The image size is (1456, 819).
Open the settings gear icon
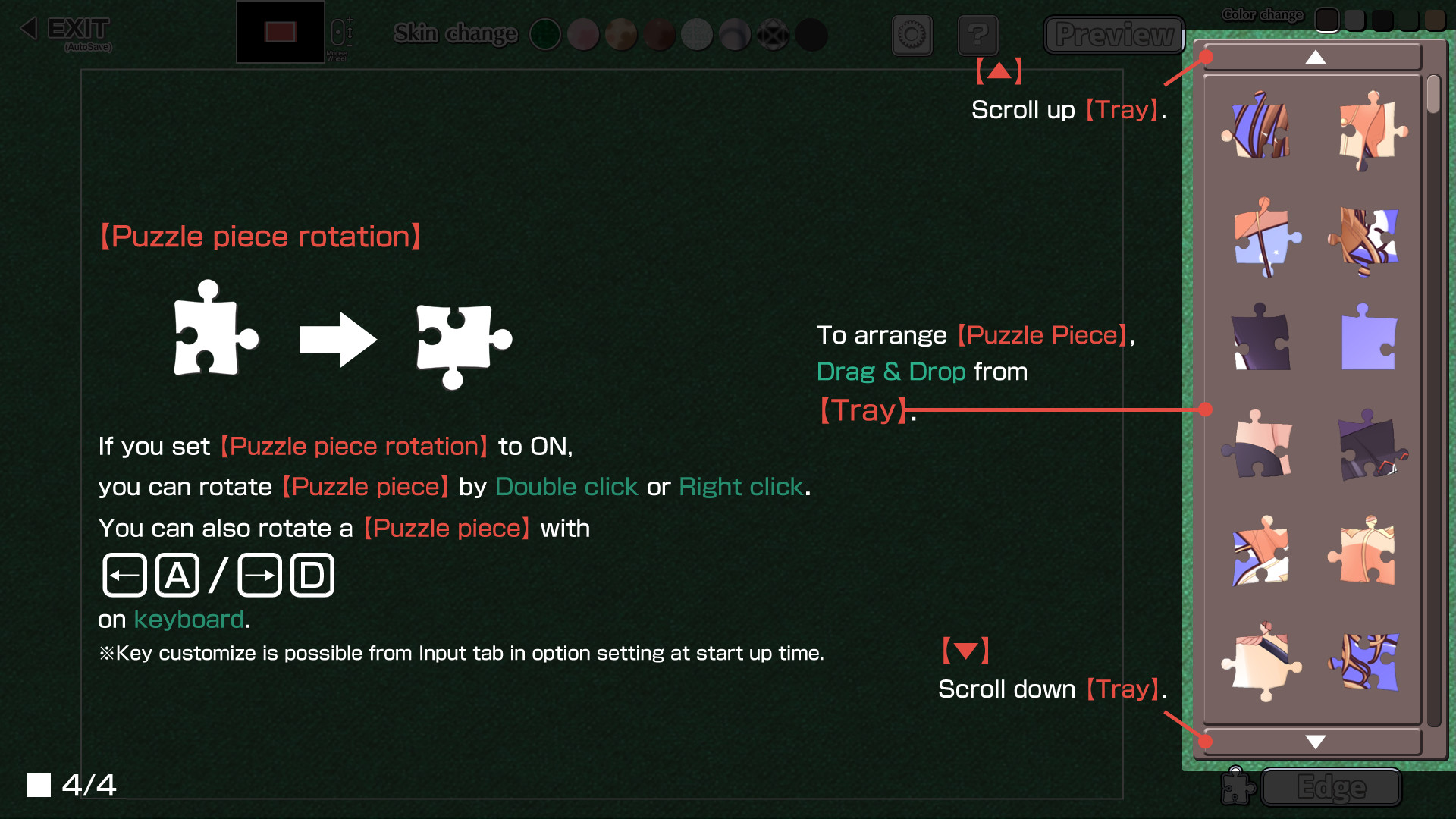point(912,35)
